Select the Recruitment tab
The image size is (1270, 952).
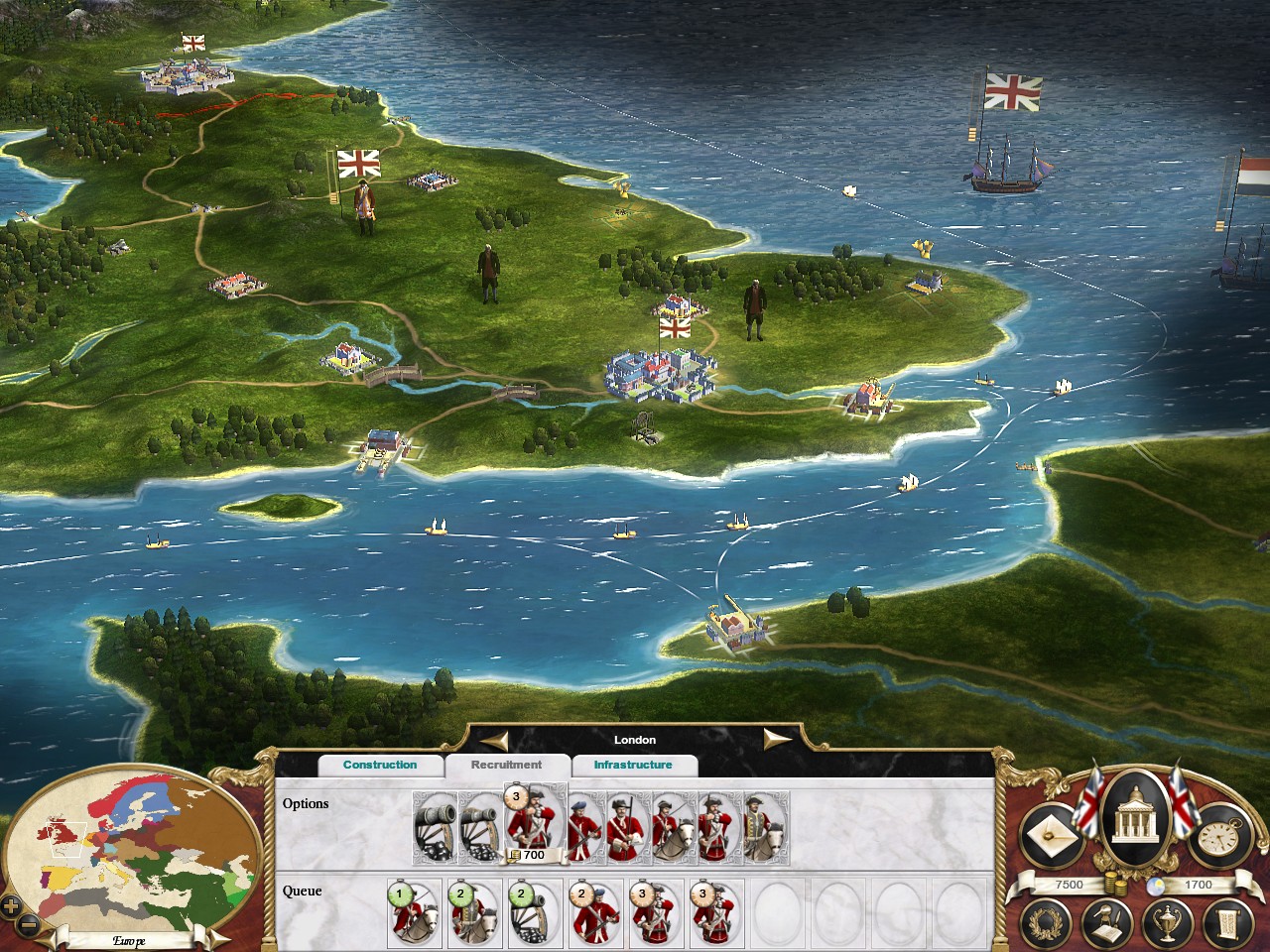(x=509, y=765)
